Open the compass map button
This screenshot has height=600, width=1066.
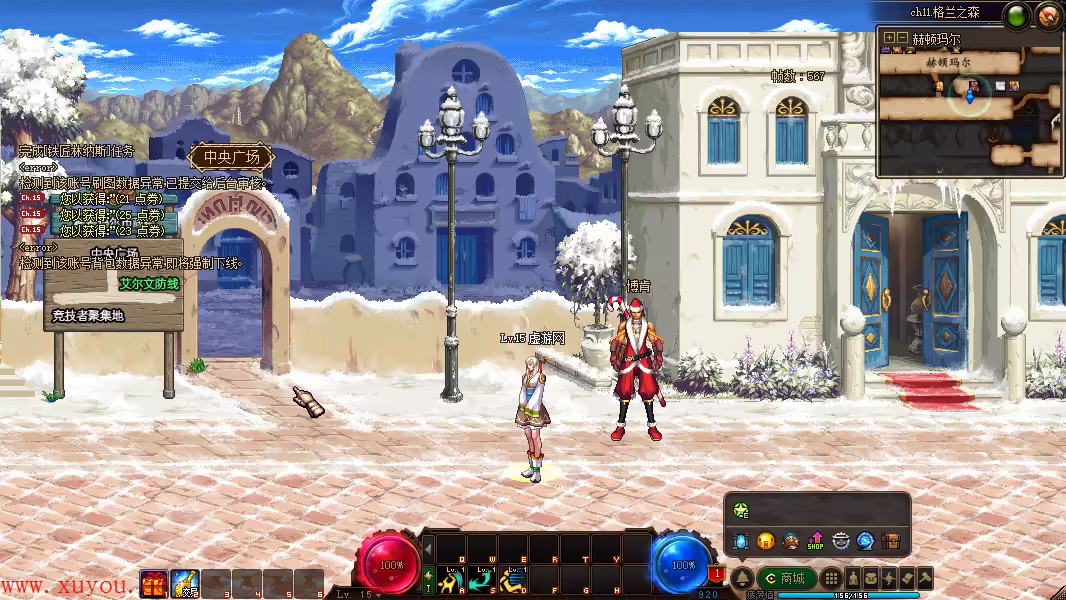1048,15
